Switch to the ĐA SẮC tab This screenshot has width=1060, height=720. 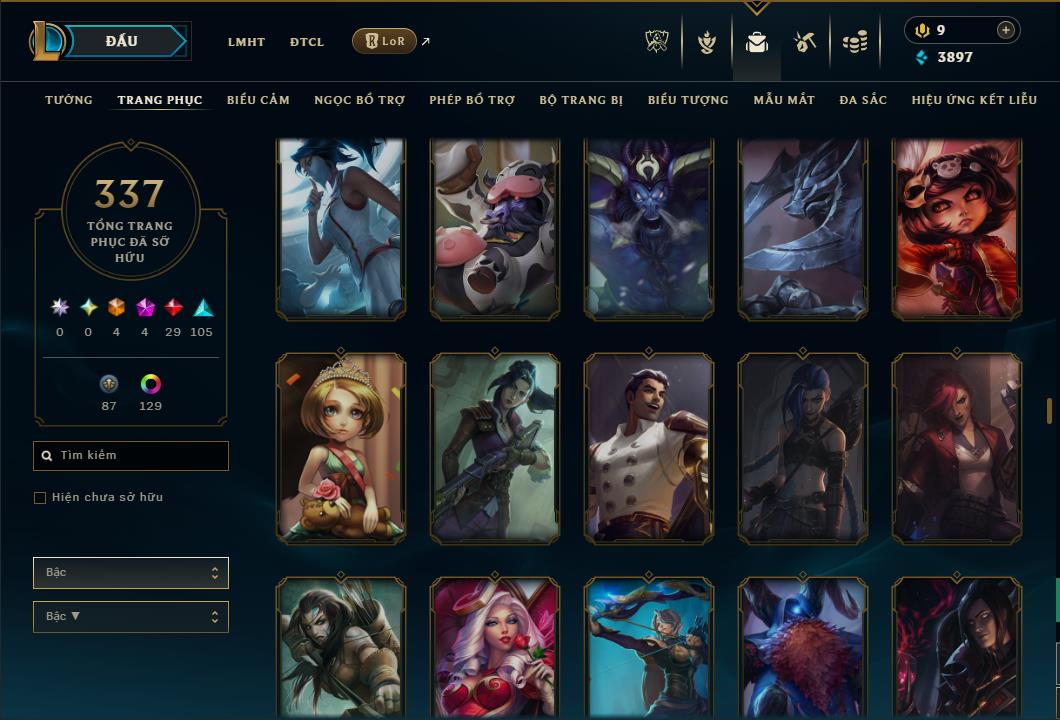[x=863, y=100]
